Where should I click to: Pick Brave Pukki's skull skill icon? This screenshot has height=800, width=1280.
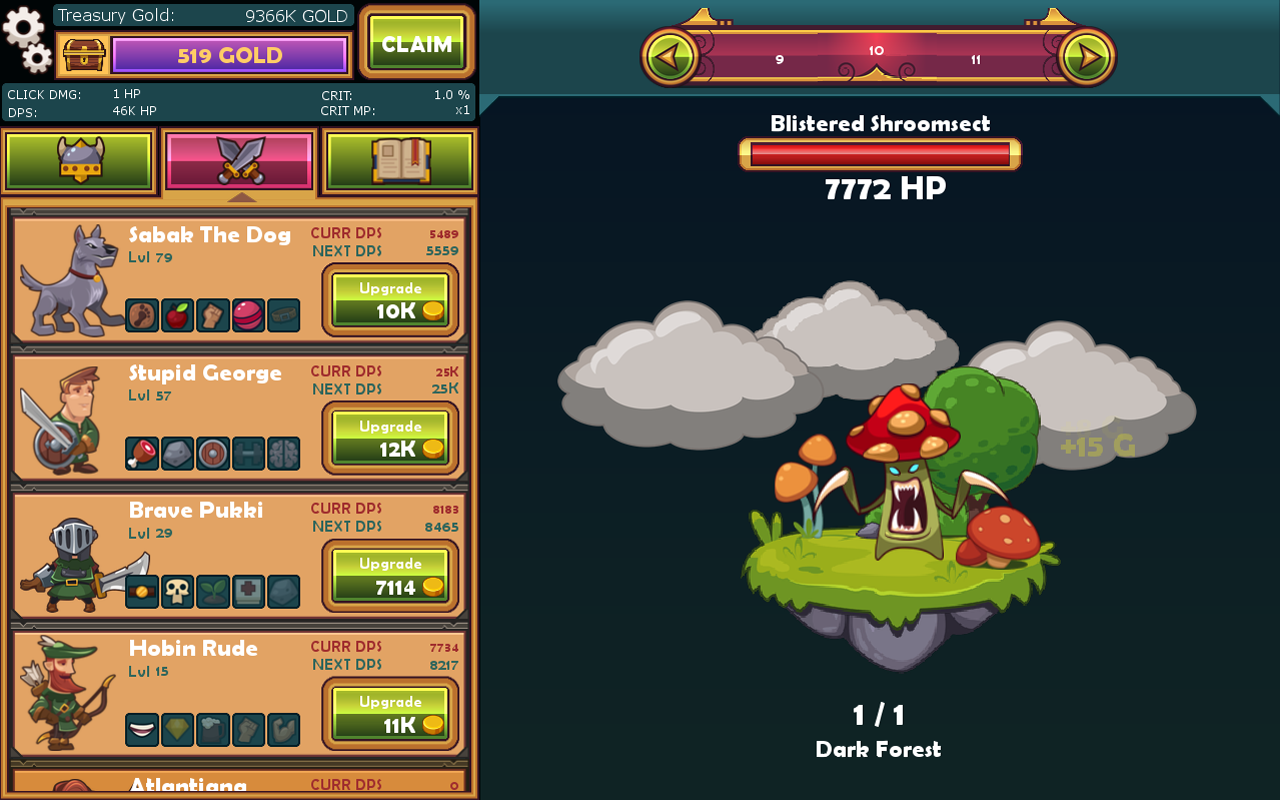click(x=177, y=591)
